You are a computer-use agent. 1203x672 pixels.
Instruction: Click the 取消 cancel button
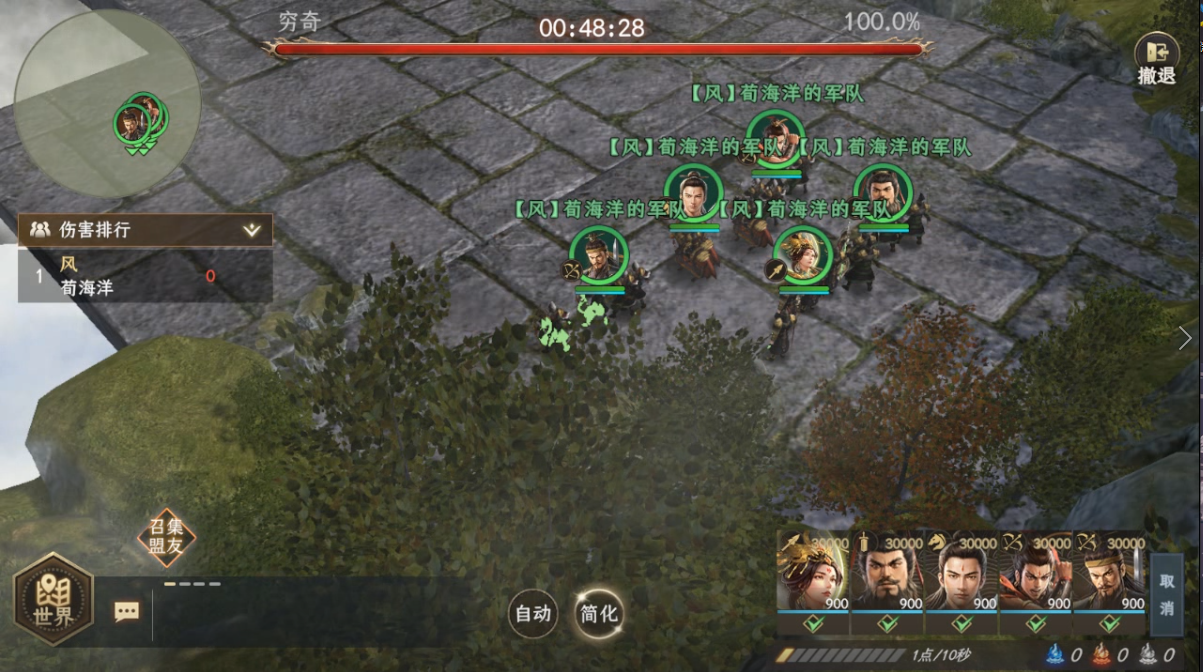point(1167,594)
